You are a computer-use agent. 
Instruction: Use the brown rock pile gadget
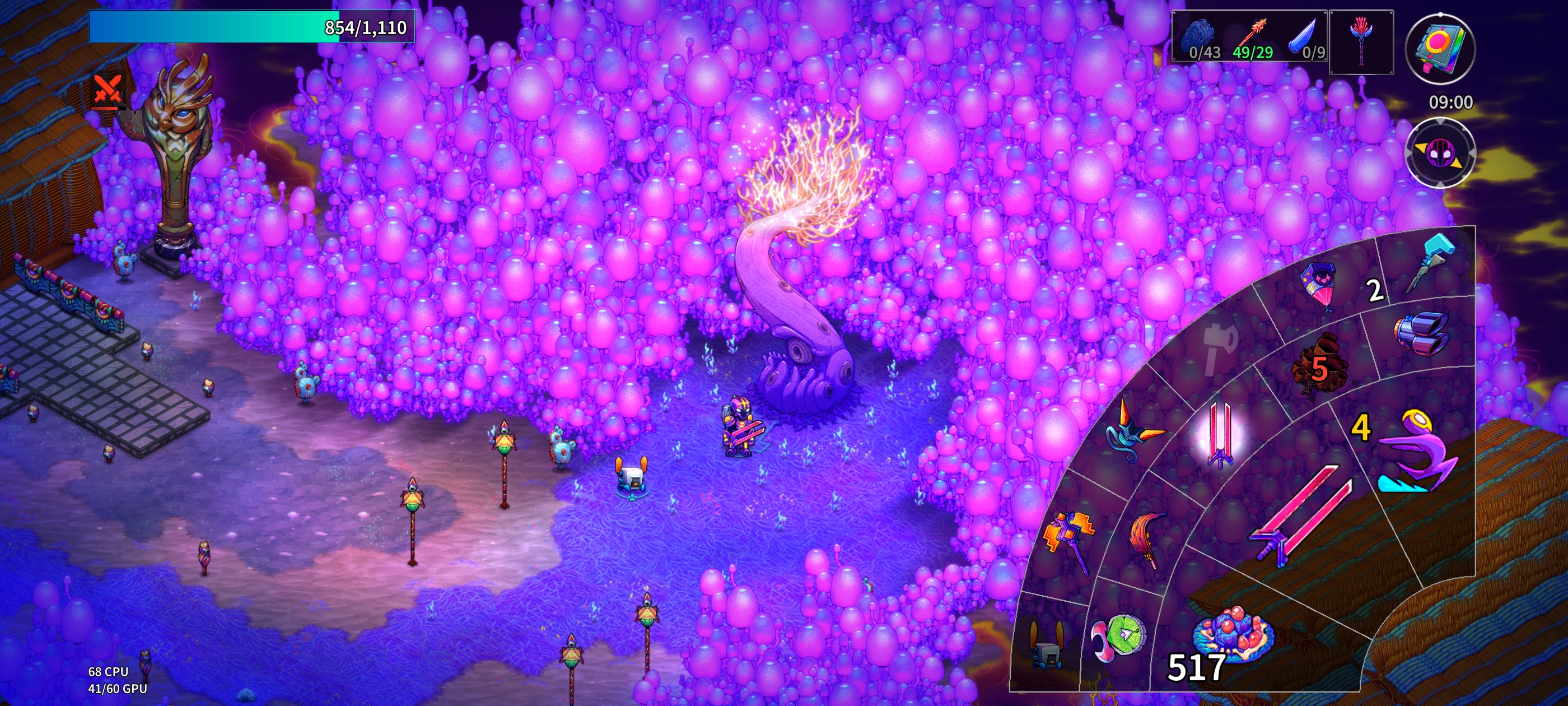[x=1319, y=363]
